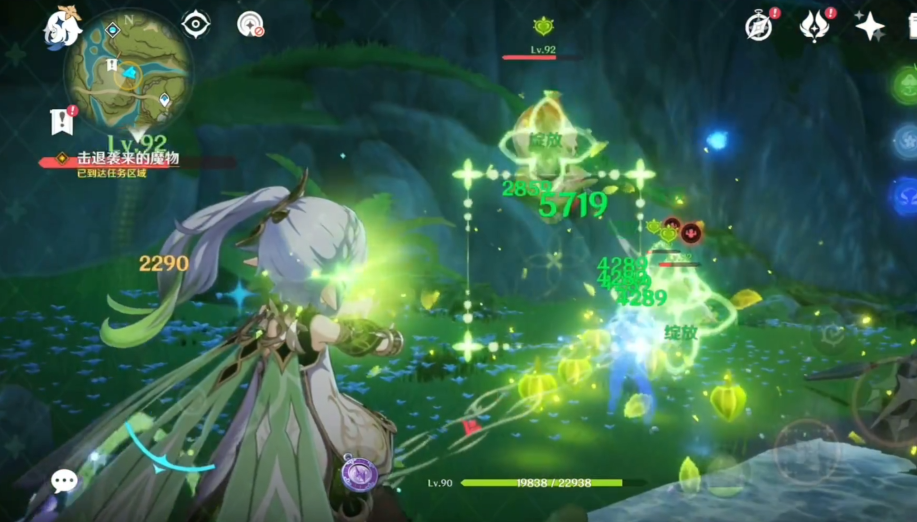Screen dimensions: 917x522
Task: Open the quest journal banner icon
Action: 62,121
